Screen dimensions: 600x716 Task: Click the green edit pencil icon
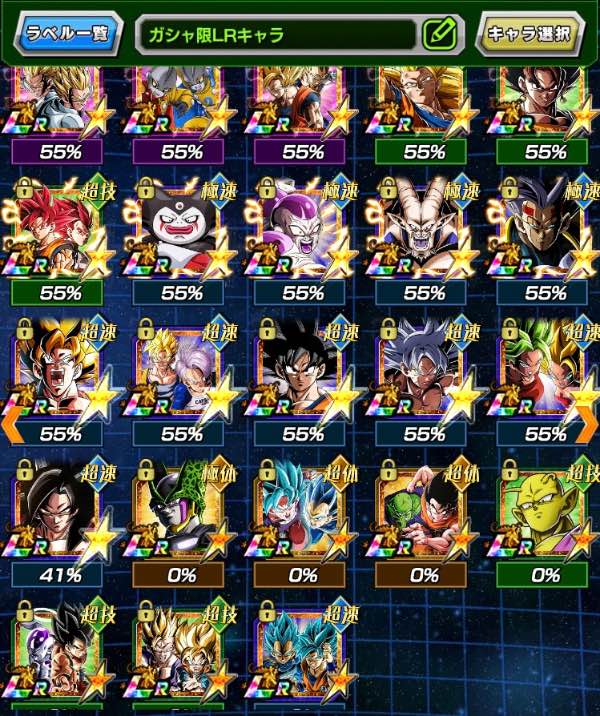(438, 34)
